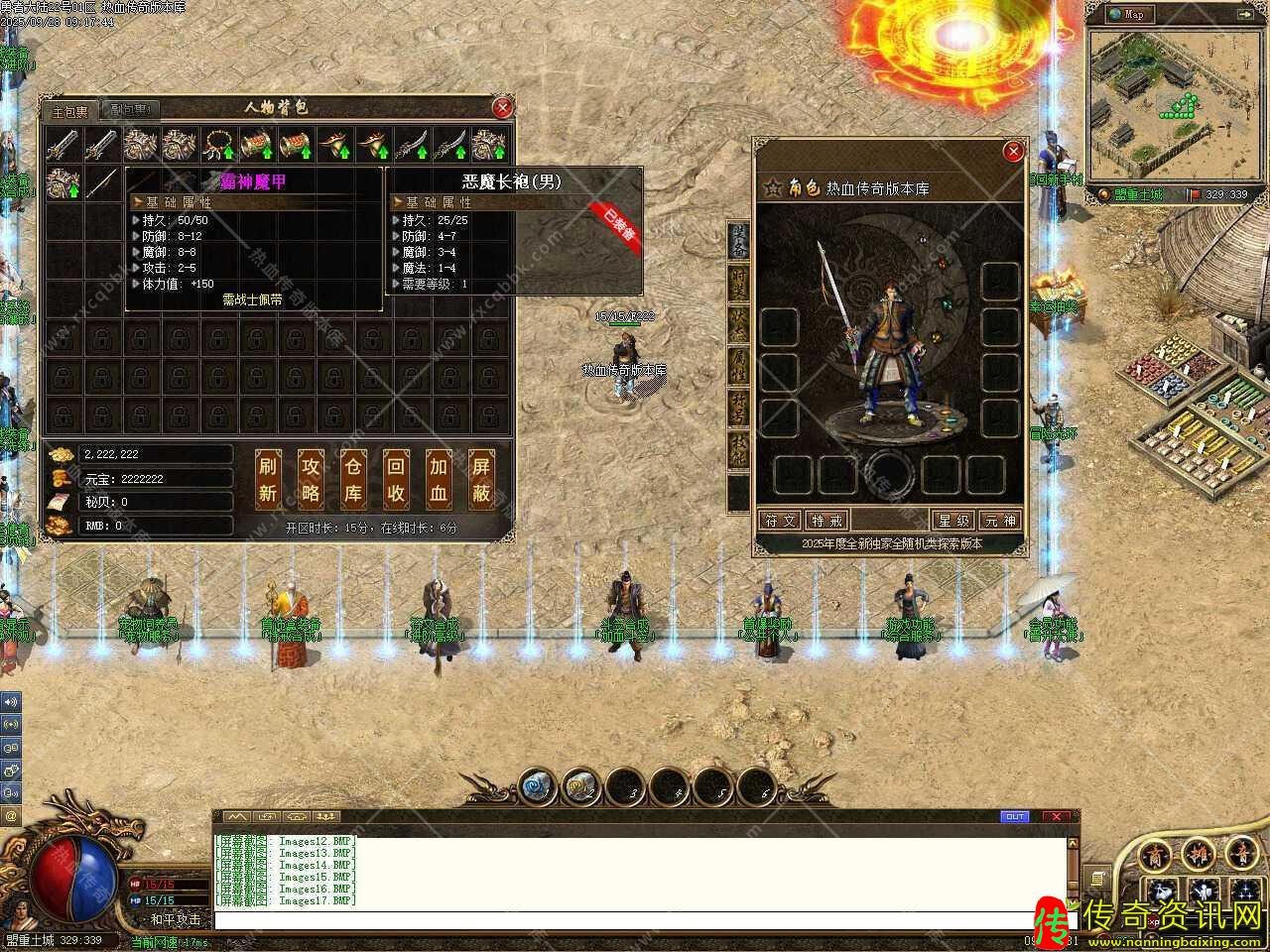Close the character equipment panel

pos(1013,151)
